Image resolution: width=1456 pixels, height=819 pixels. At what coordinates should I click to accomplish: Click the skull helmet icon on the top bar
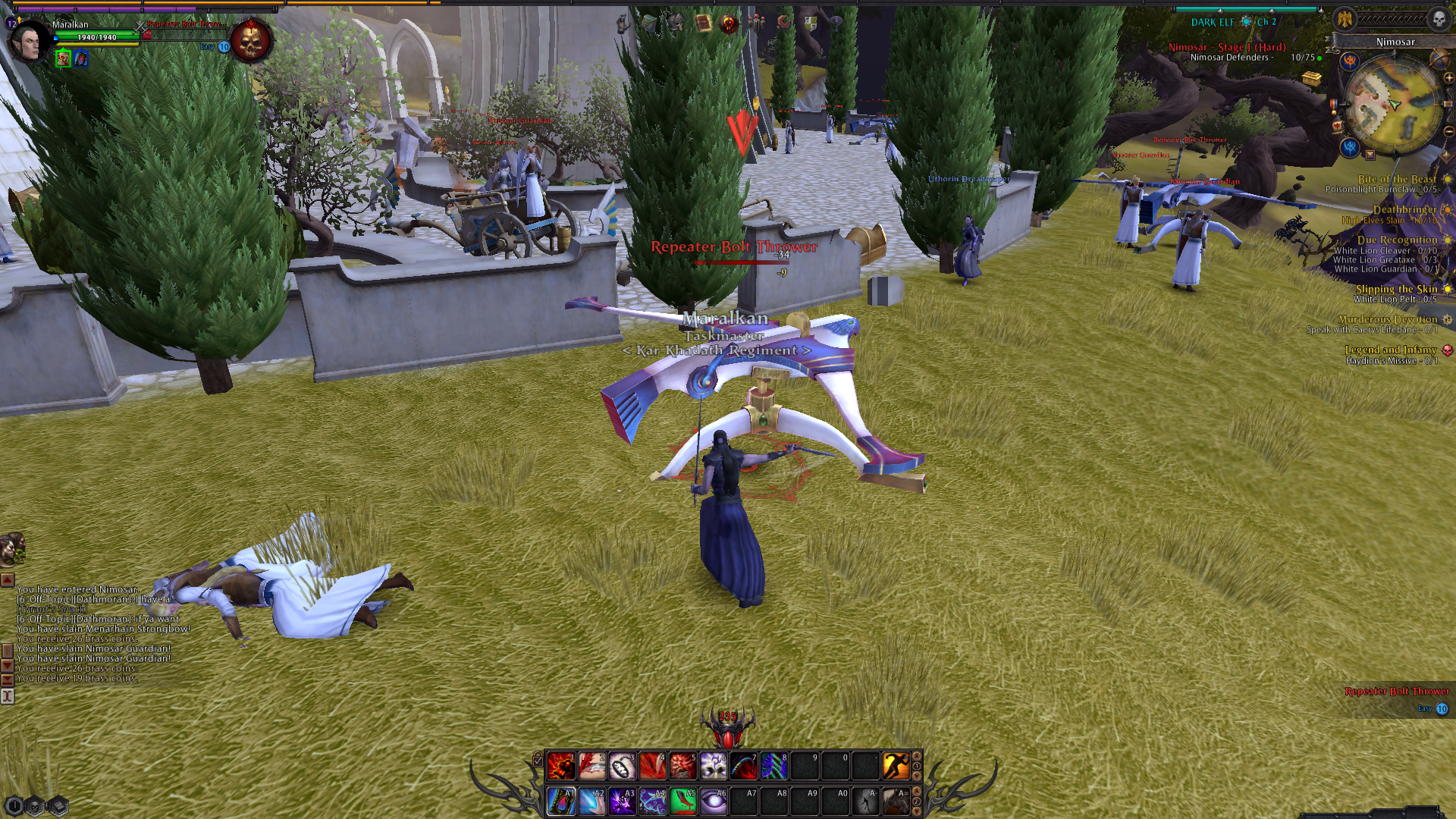point(676,24)
